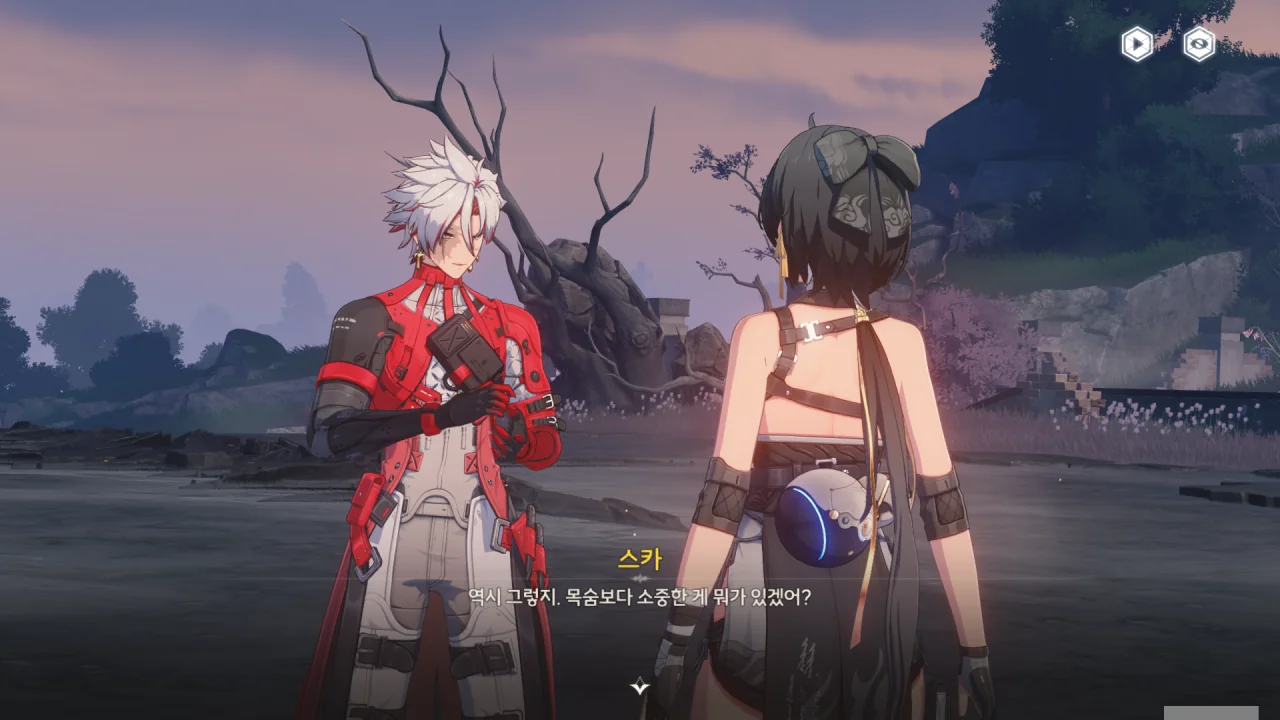The image size is (1280, 720).
Task: Turn on auto-play with the hexagonal play button
Action: 1137,44
